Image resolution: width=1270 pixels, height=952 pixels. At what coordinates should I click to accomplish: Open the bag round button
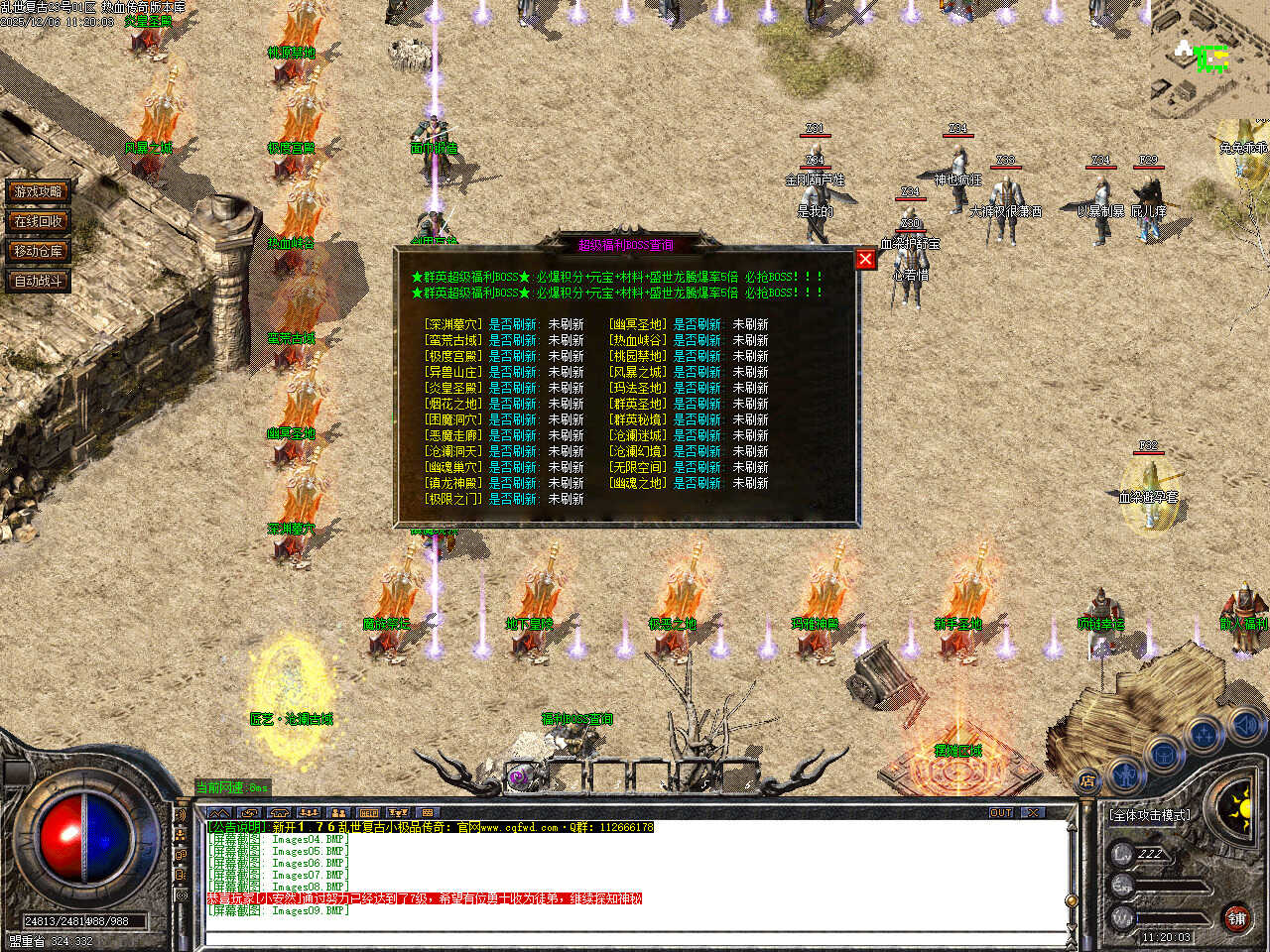(1163, 756)
